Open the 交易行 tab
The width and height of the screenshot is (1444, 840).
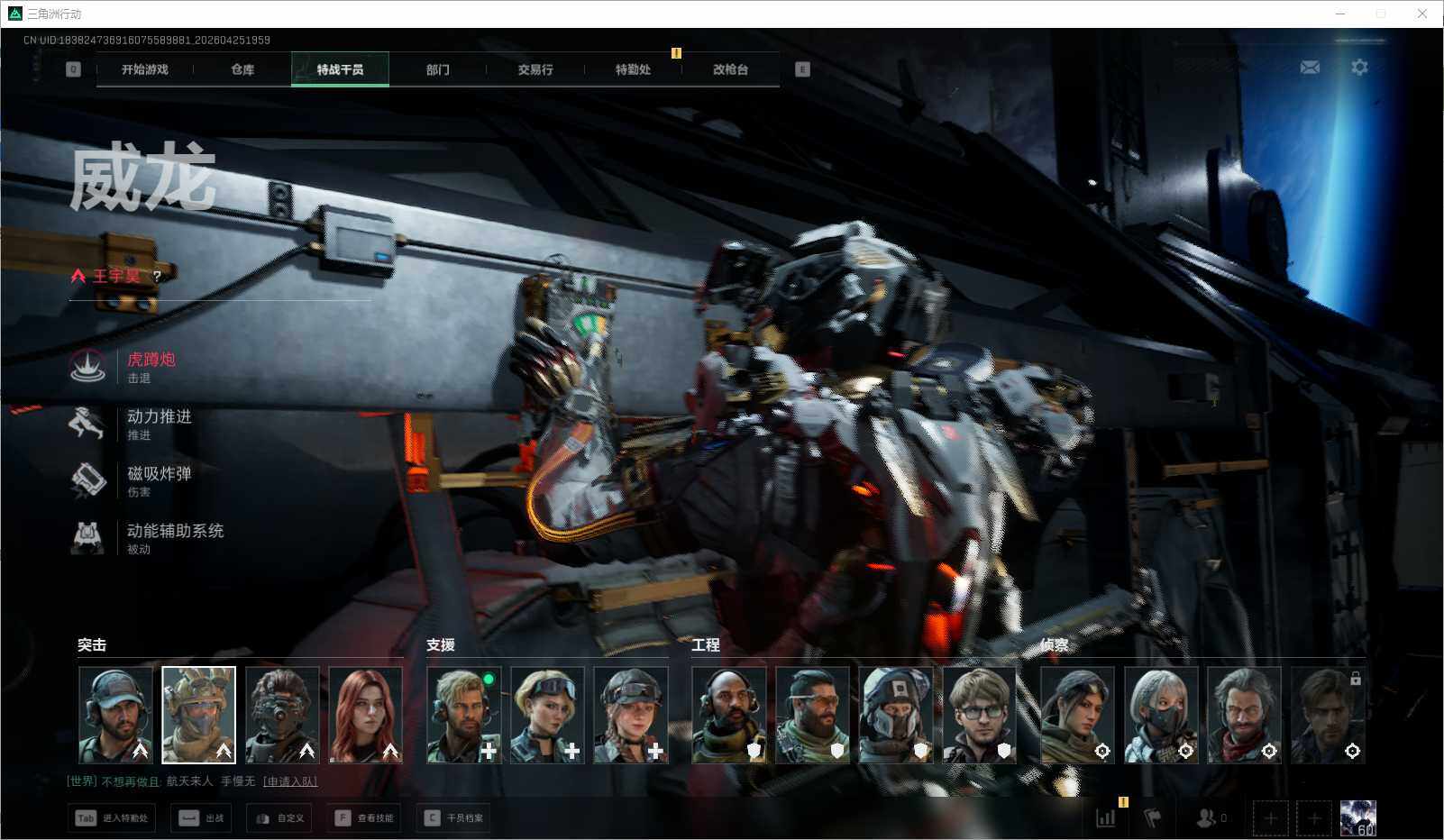(x=535, y=69)
